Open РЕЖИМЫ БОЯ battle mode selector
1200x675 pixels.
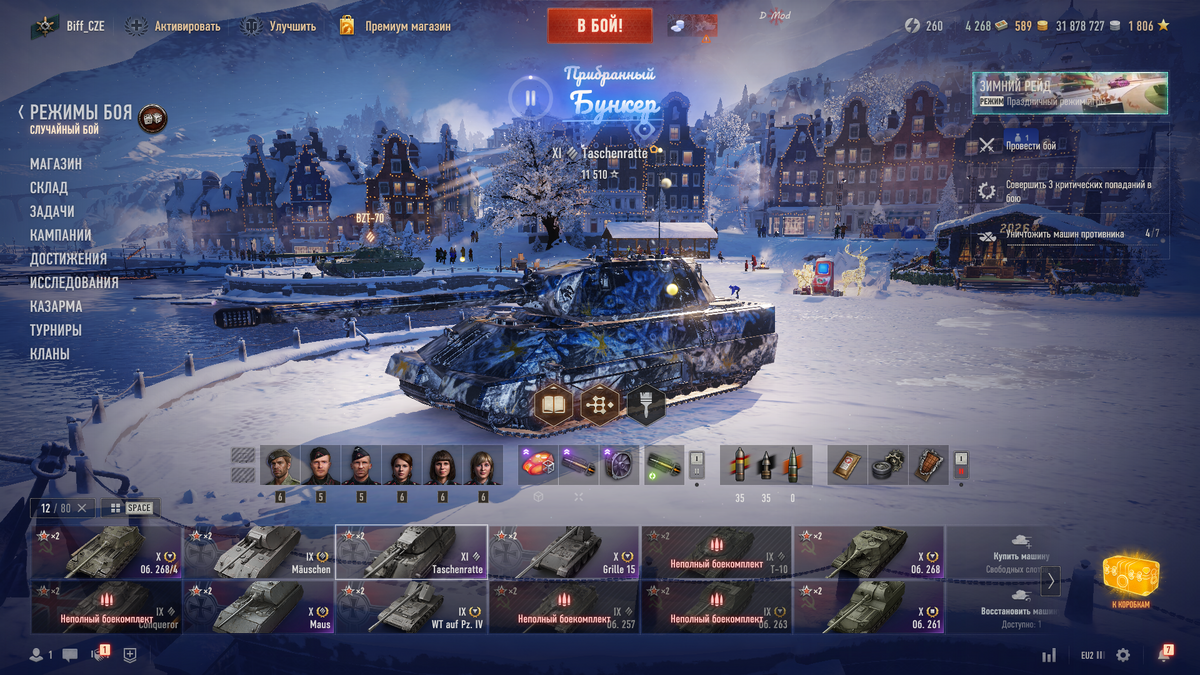81,114
